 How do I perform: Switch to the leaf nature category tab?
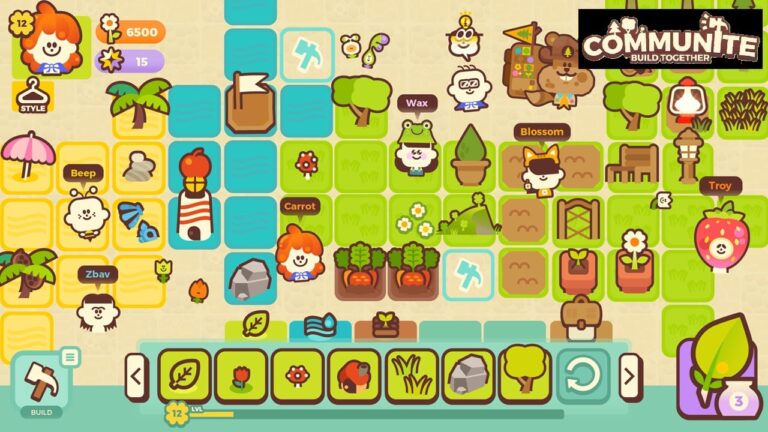[x=256, y=324]
